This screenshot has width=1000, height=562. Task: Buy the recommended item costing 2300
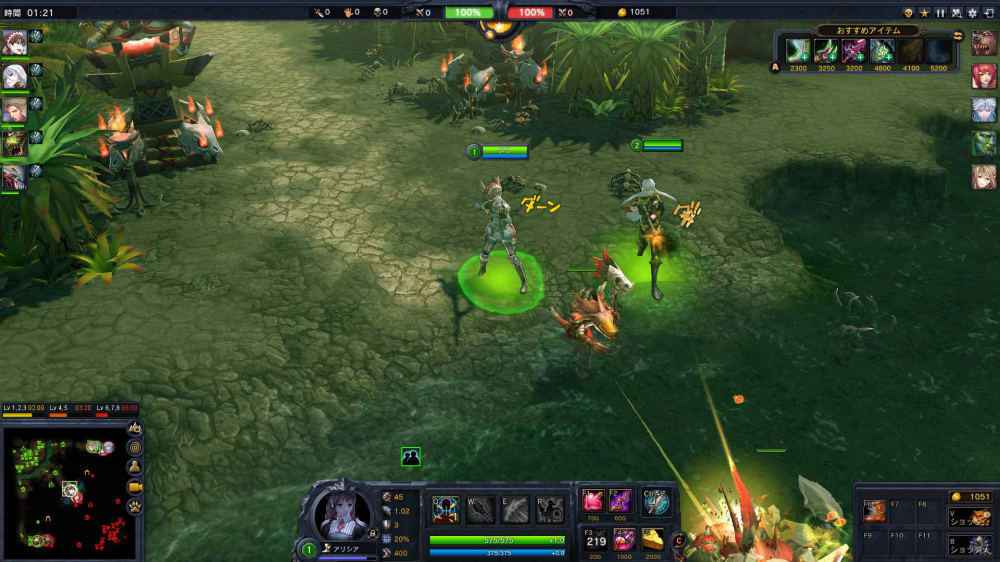(799, 50)
